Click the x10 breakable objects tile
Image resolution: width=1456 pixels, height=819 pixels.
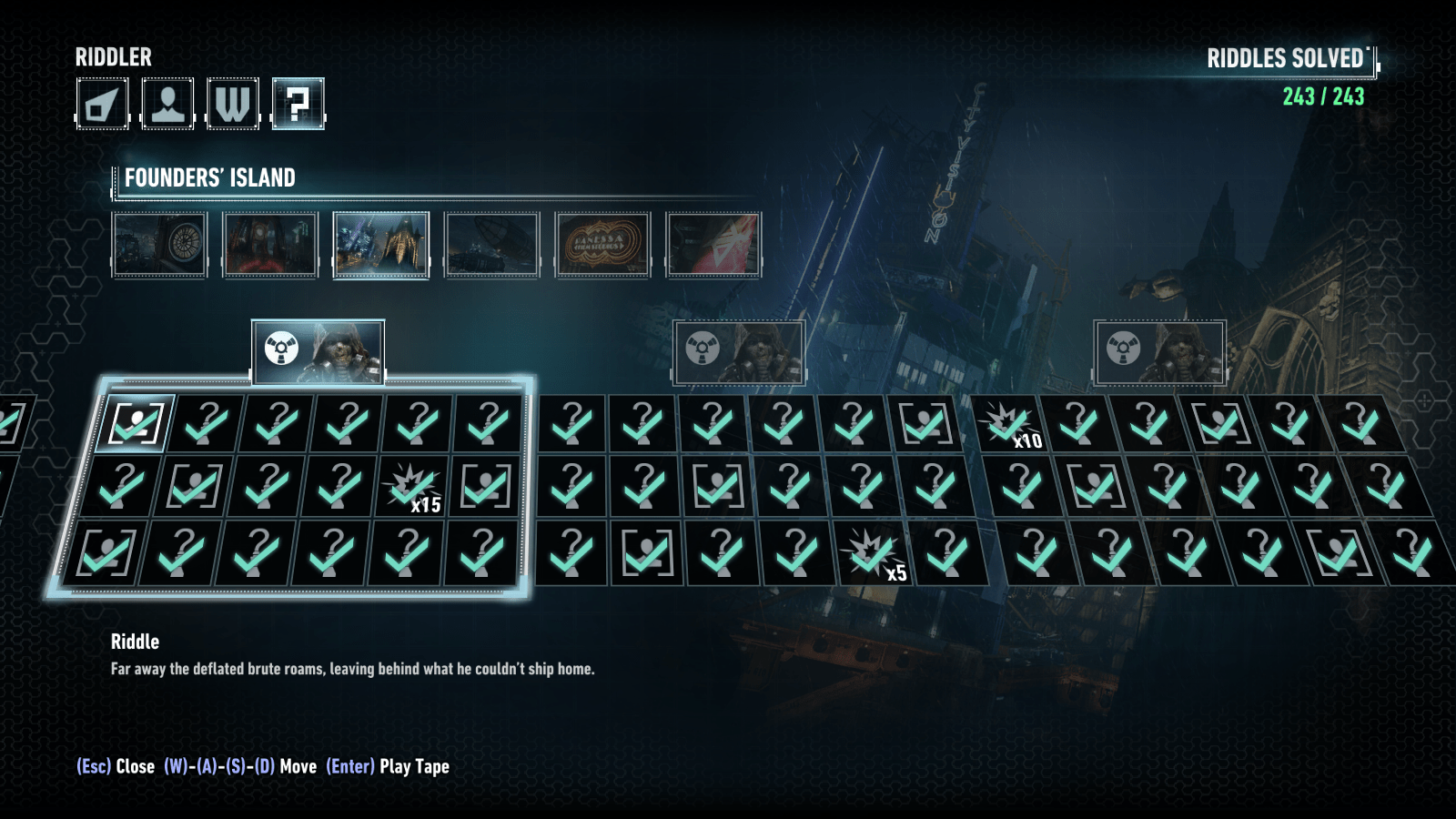pos(1008,424)
